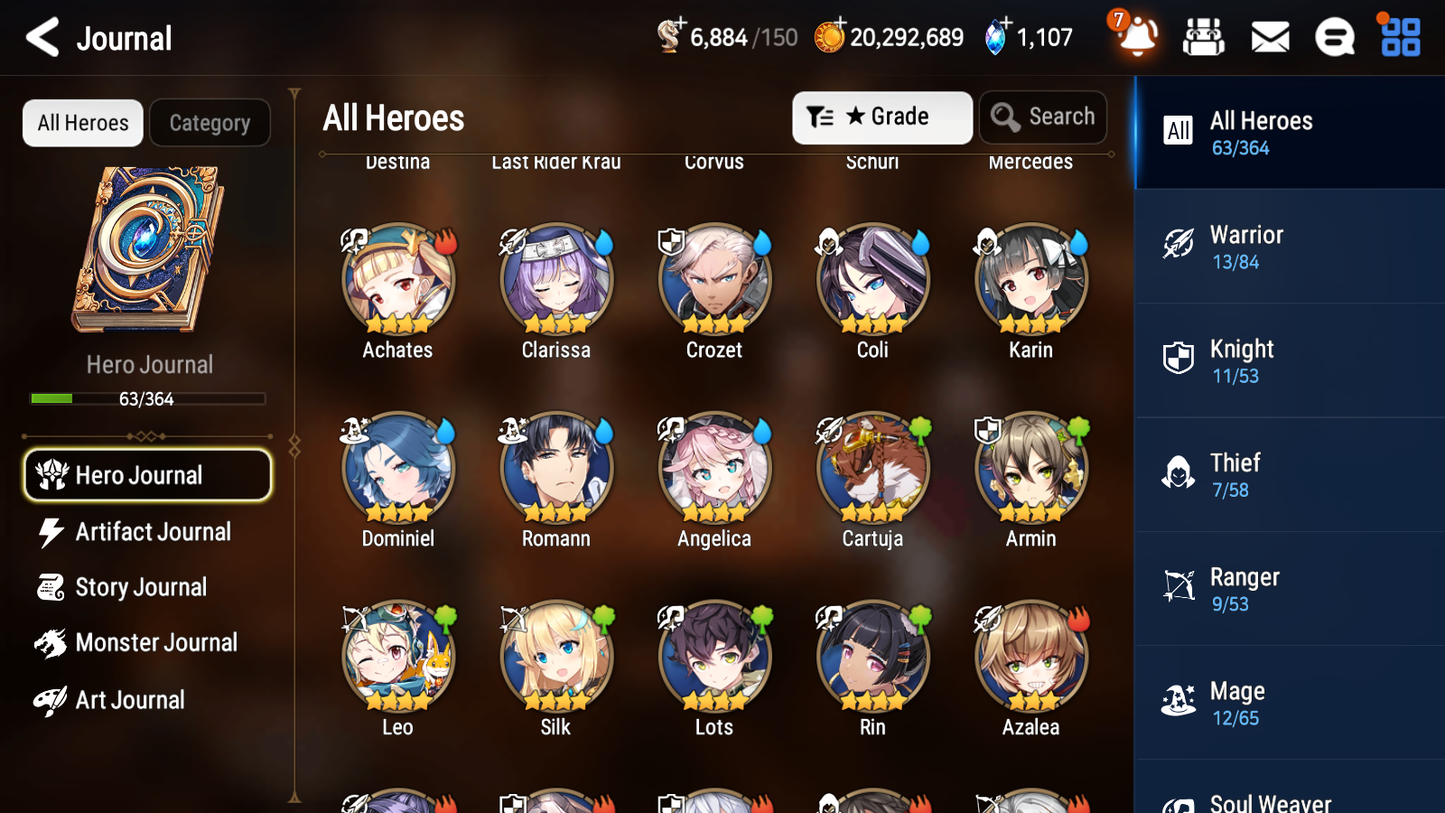The width and height of the screenshot is (1445, 813).
Task: Open the chat icon
Action: pyautogui.click(x=1334, y=36)
